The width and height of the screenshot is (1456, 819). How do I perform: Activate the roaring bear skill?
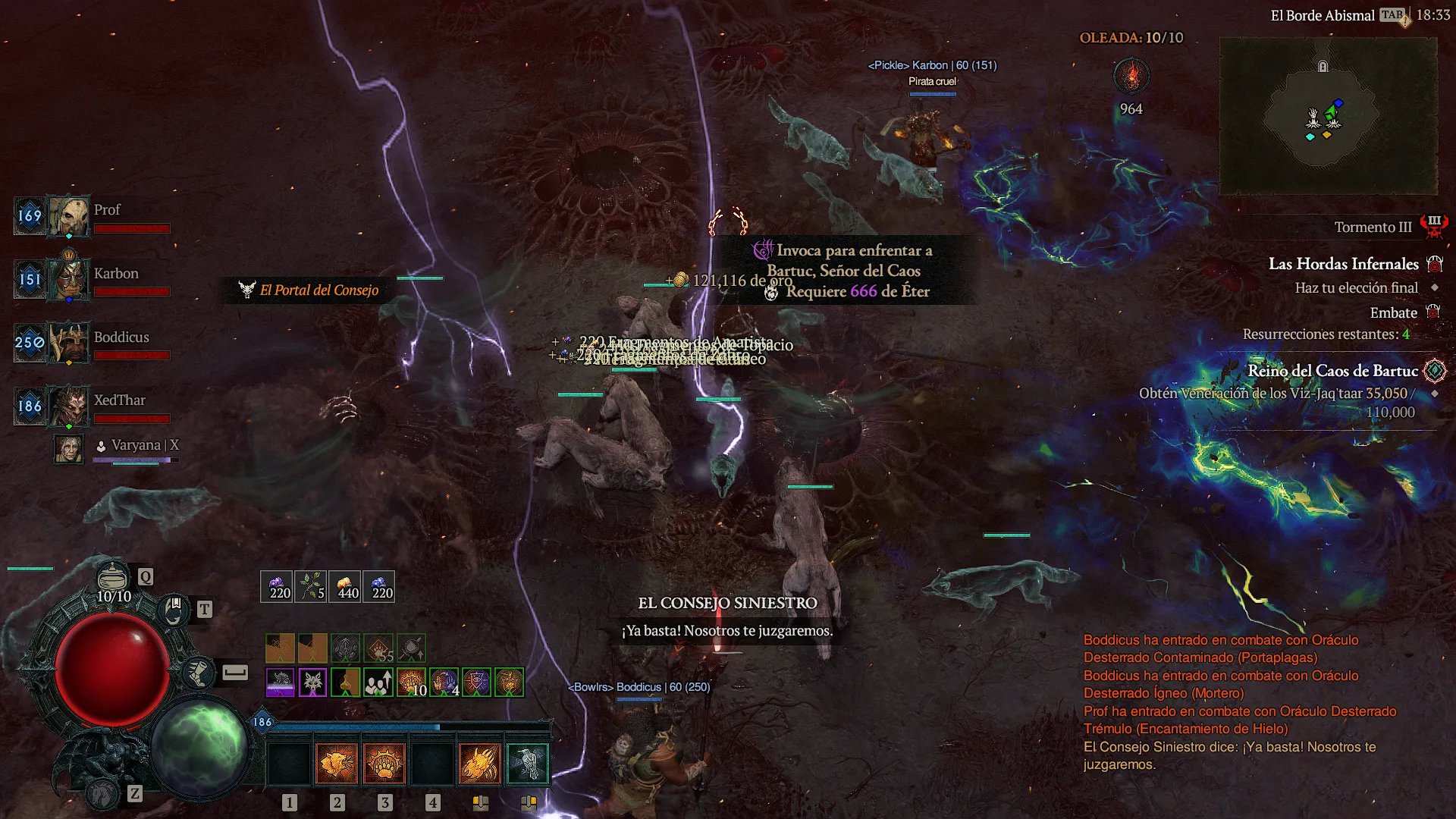click(x=337, y=762)
